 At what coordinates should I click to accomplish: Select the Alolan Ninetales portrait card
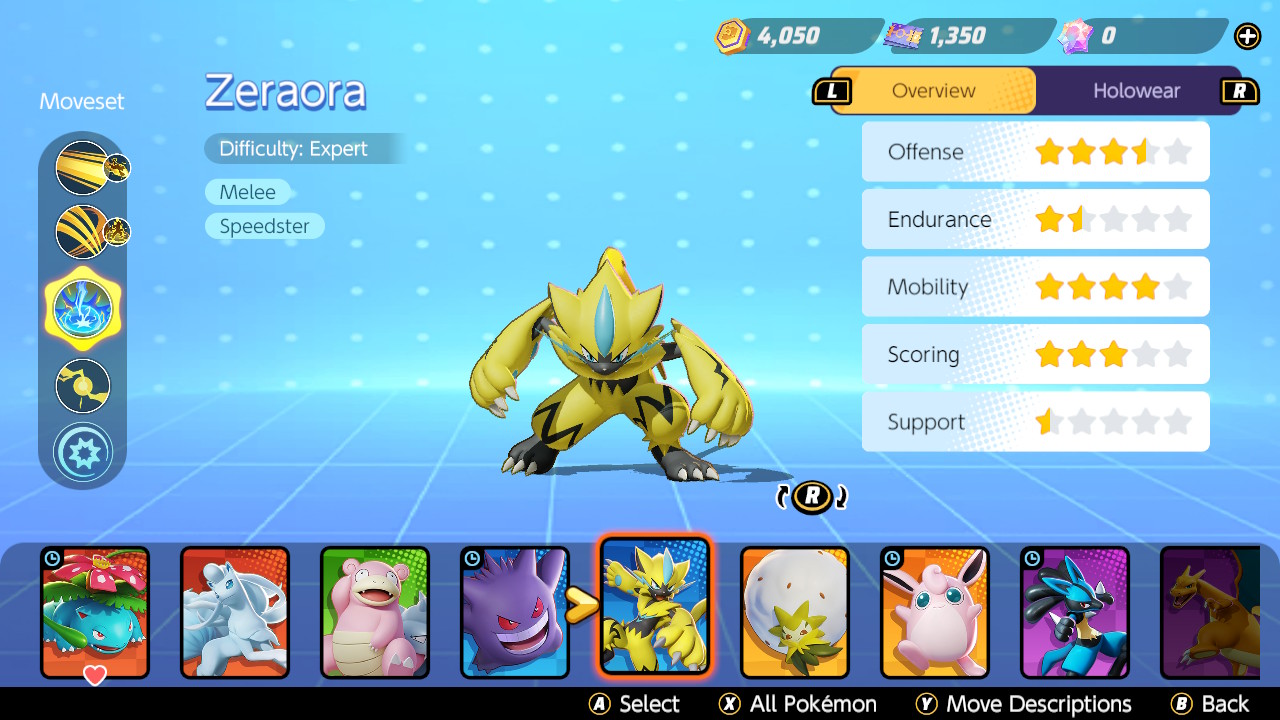tap(235, 611)
